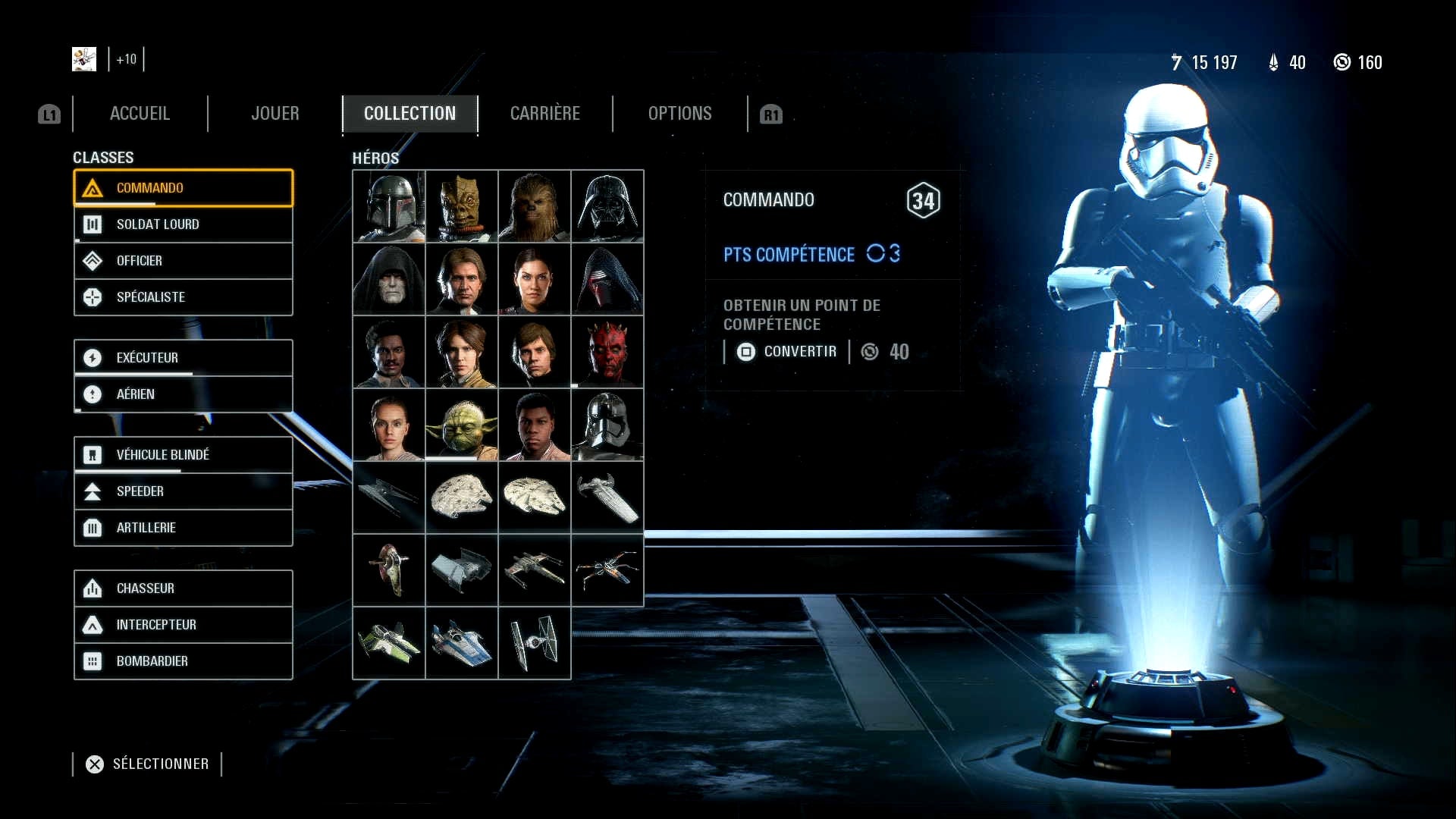The width and height of the screenshot is (1456, 819).
Task: Select the Aérien jetpack class icon
Action: pyautogui.click(x=93, y=394)
